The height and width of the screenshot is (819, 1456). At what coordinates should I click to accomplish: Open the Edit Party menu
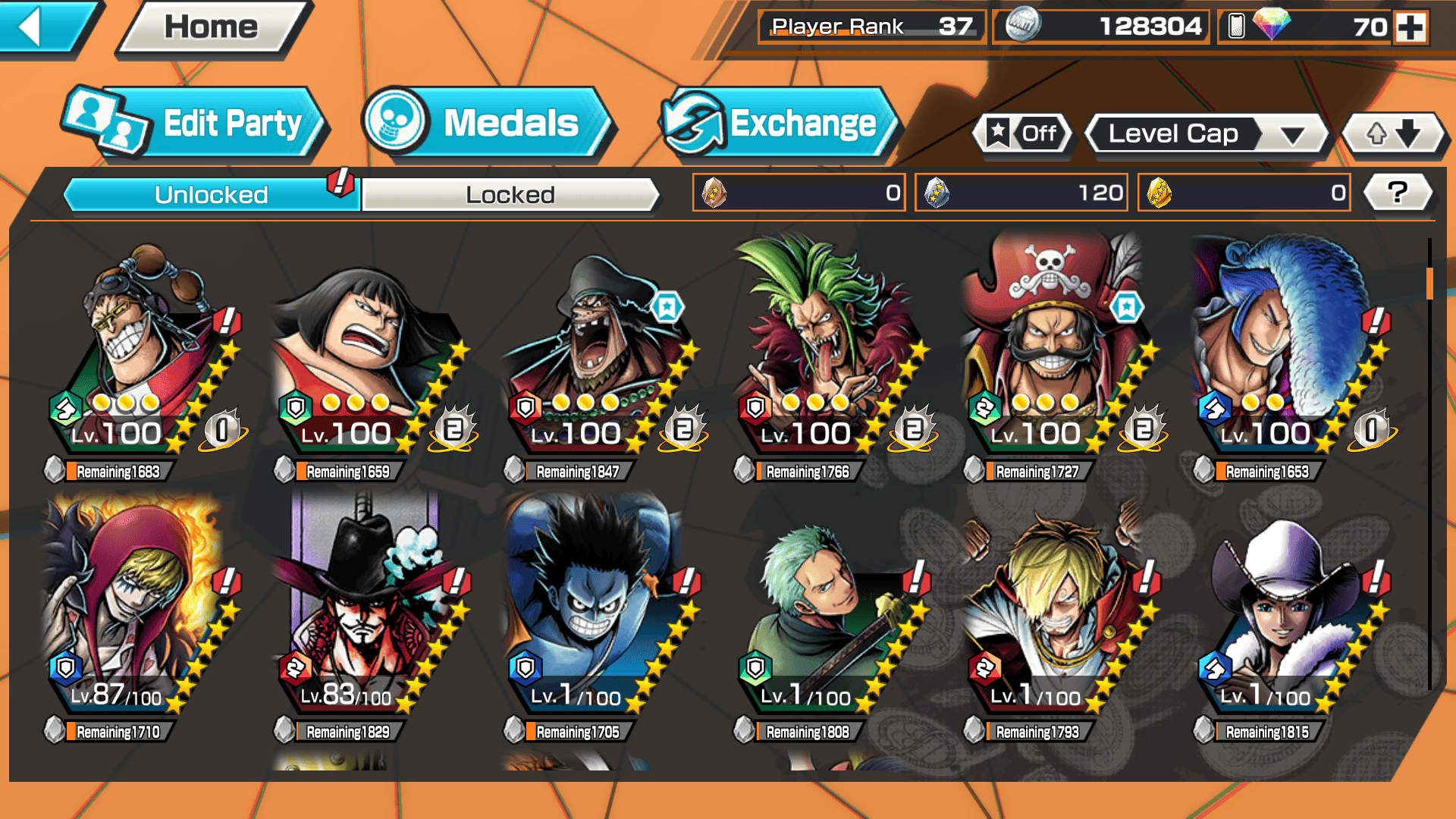[194, 124]
